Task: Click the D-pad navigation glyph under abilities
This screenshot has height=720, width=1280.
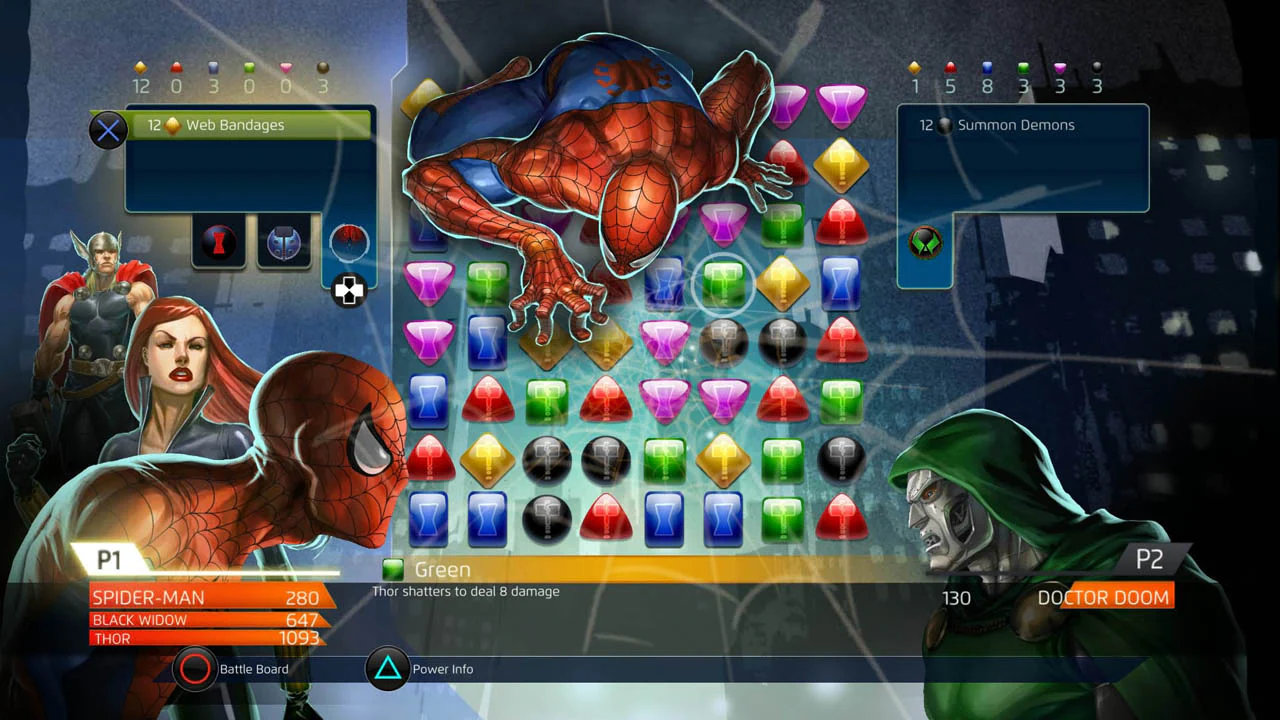Action: pyautogui.click(x=348, y=291)
